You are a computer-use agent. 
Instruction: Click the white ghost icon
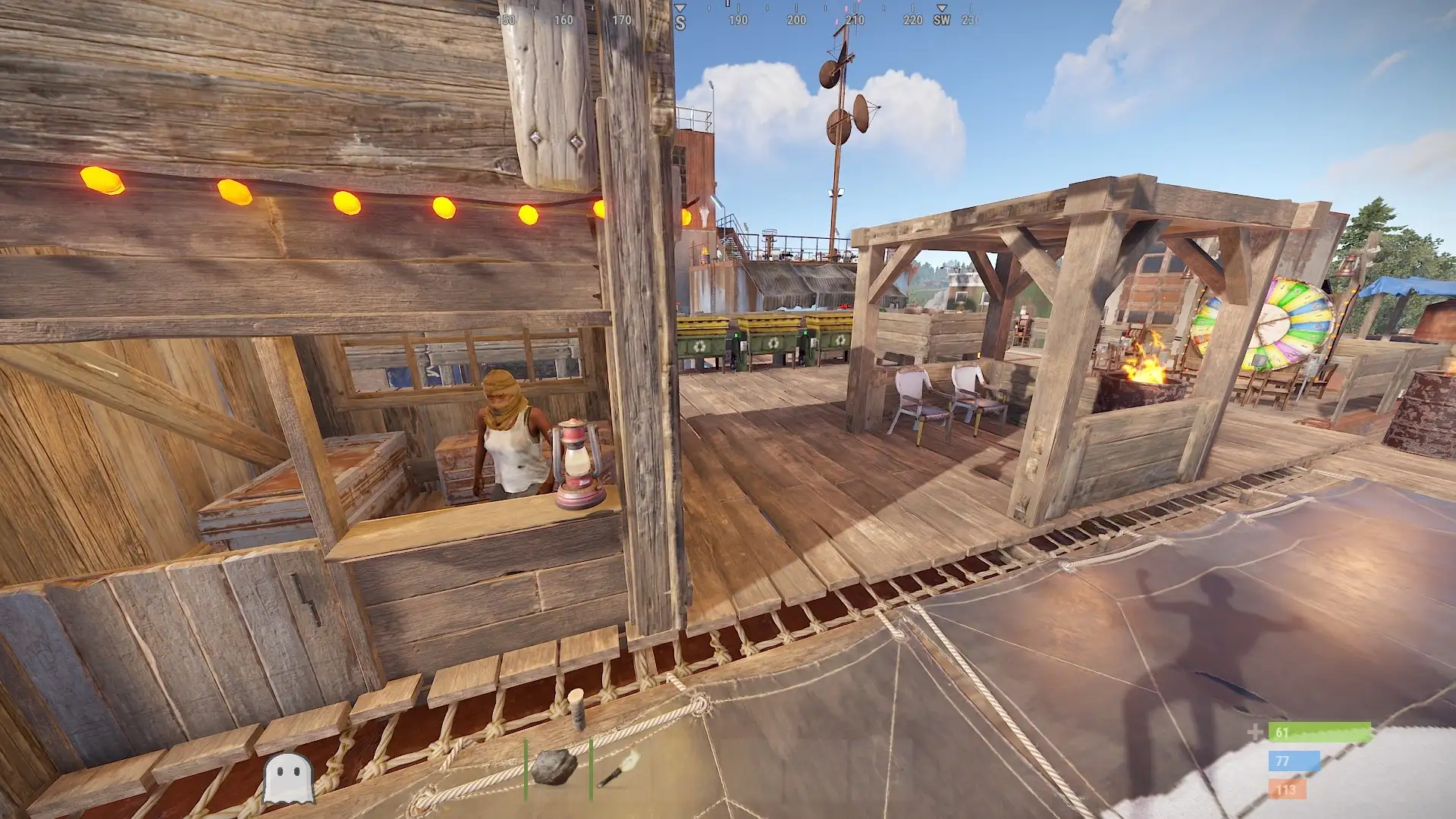click(288, 778)
